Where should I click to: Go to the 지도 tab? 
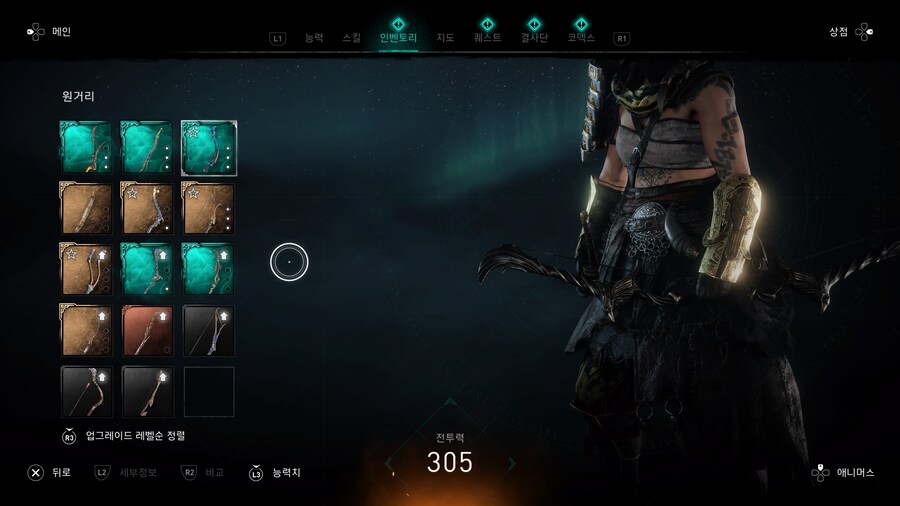[x=445, y=38]
